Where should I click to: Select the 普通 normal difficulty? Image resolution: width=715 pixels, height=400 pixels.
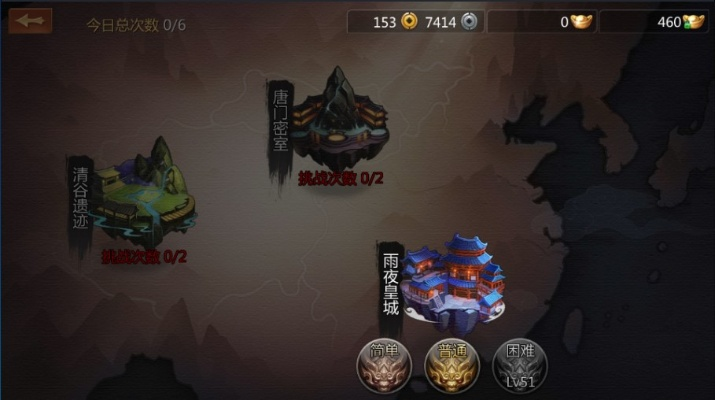tap(449, 364)
